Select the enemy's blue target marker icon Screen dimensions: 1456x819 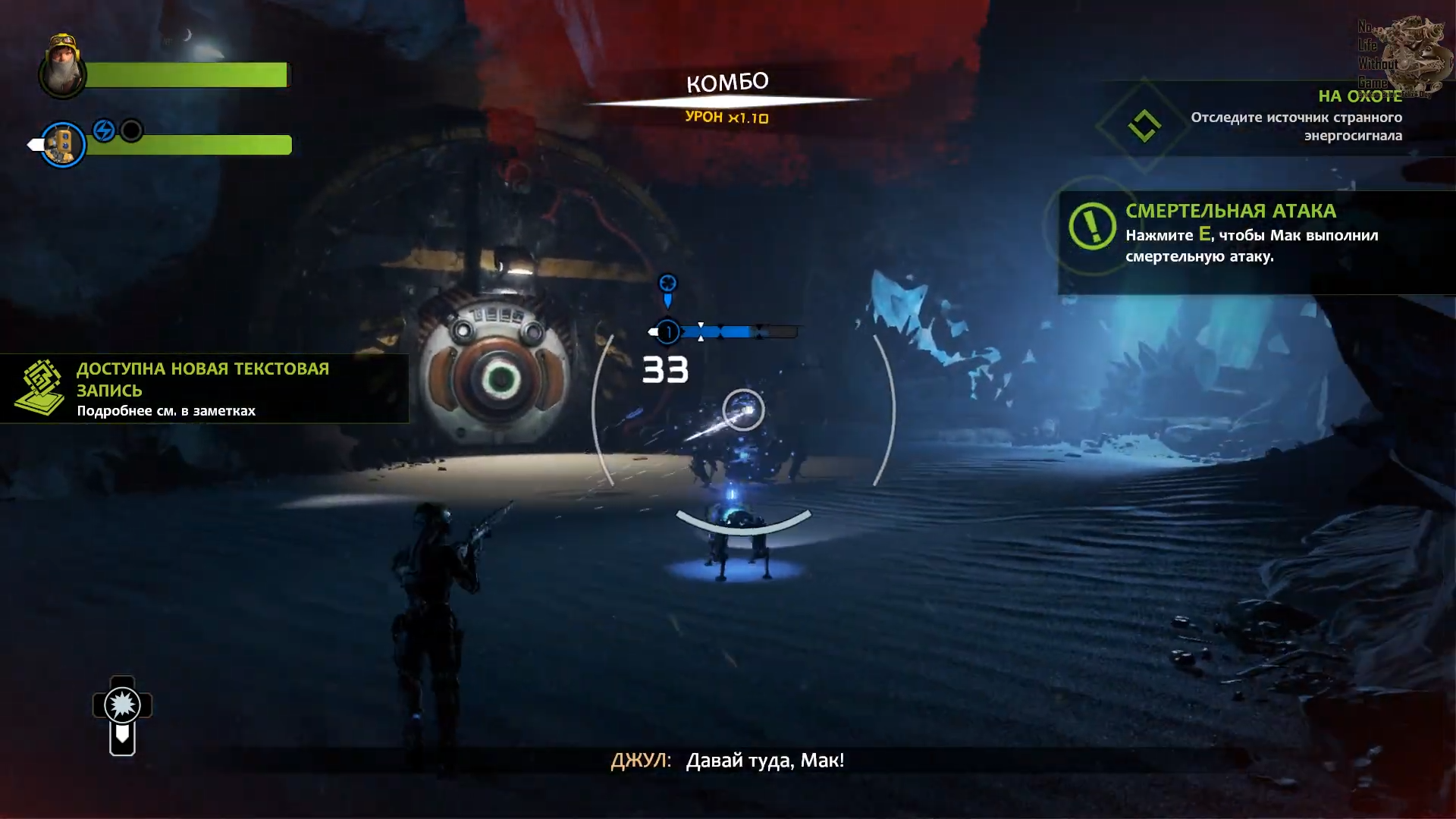tap(667, 286)
